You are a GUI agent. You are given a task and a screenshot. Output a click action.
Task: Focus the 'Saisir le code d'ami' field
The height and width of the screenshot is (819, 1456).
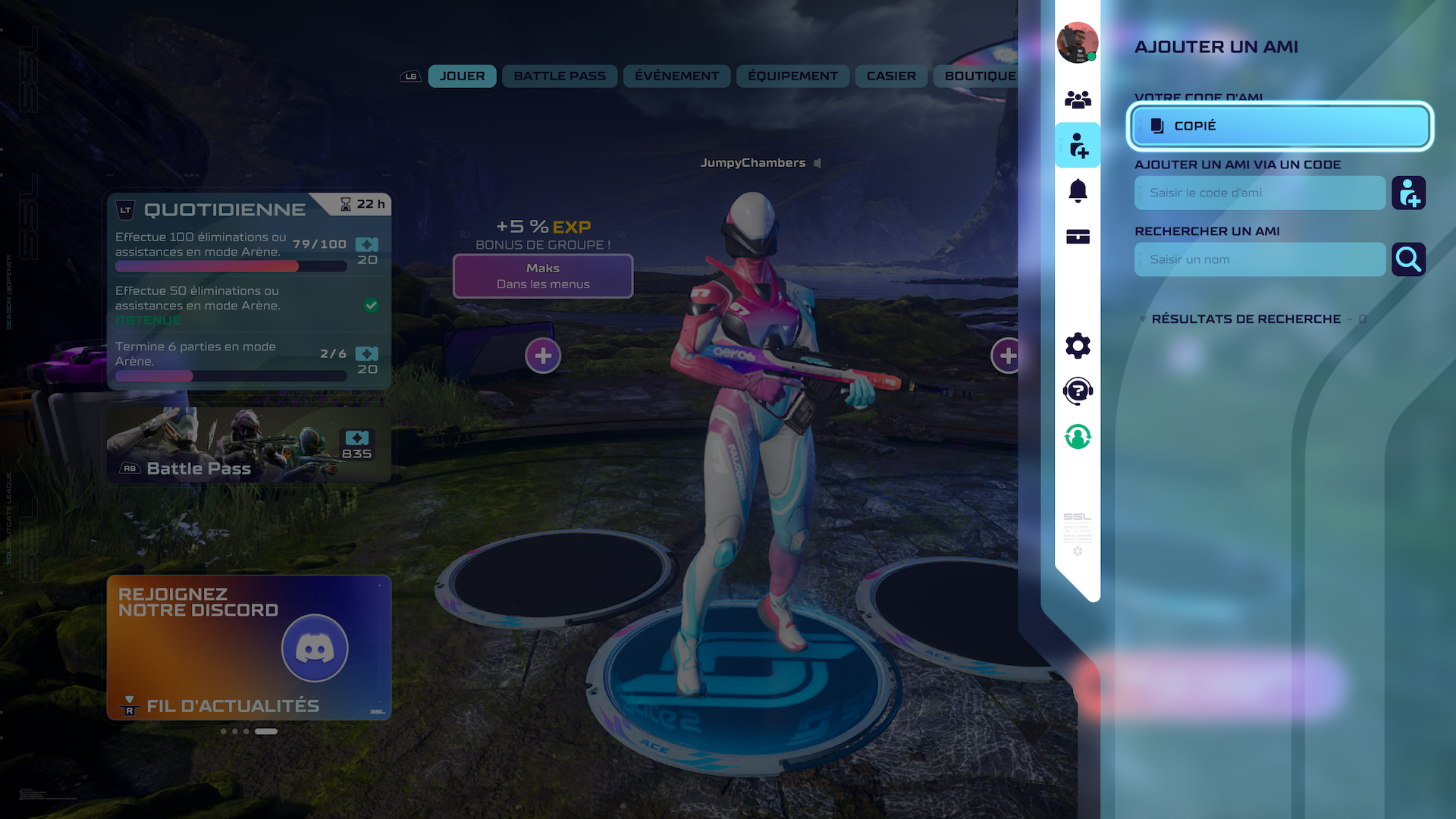(x=1260, y=193)
